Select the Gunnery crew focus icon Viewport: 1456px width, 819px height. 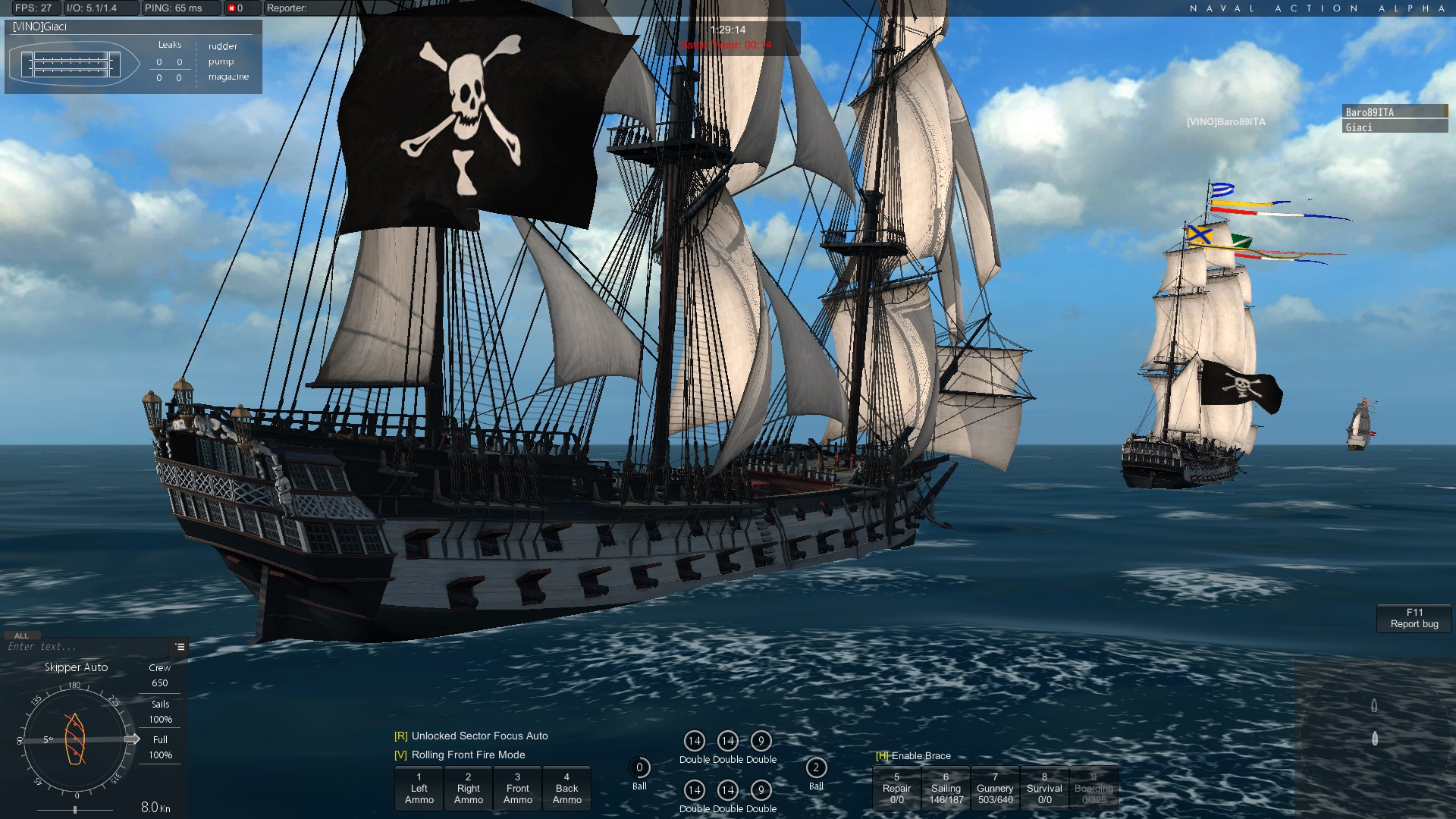click(x=995, y=789)
